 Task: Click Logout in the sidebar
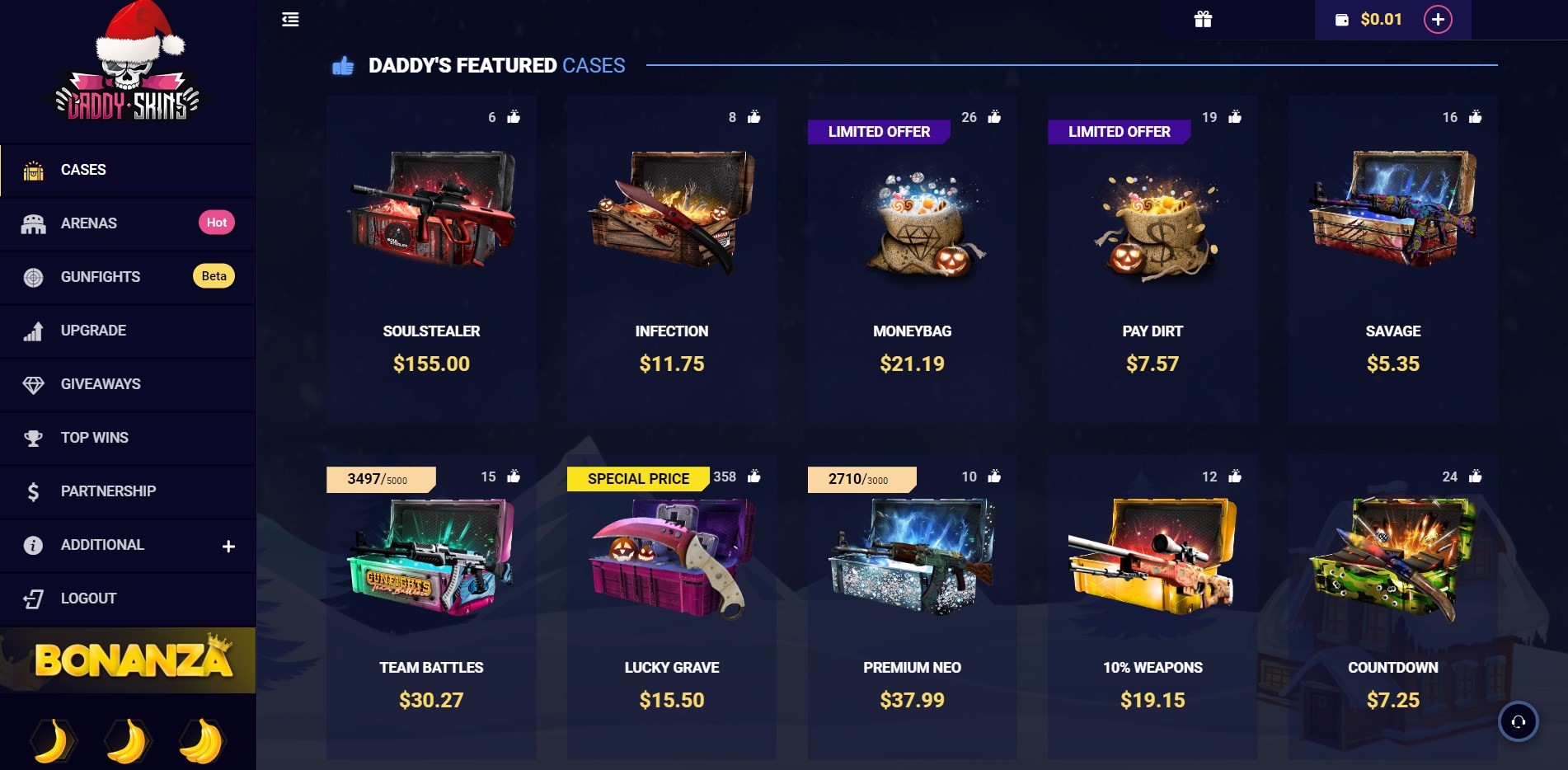pyautogui.click(x=88, y=599)
